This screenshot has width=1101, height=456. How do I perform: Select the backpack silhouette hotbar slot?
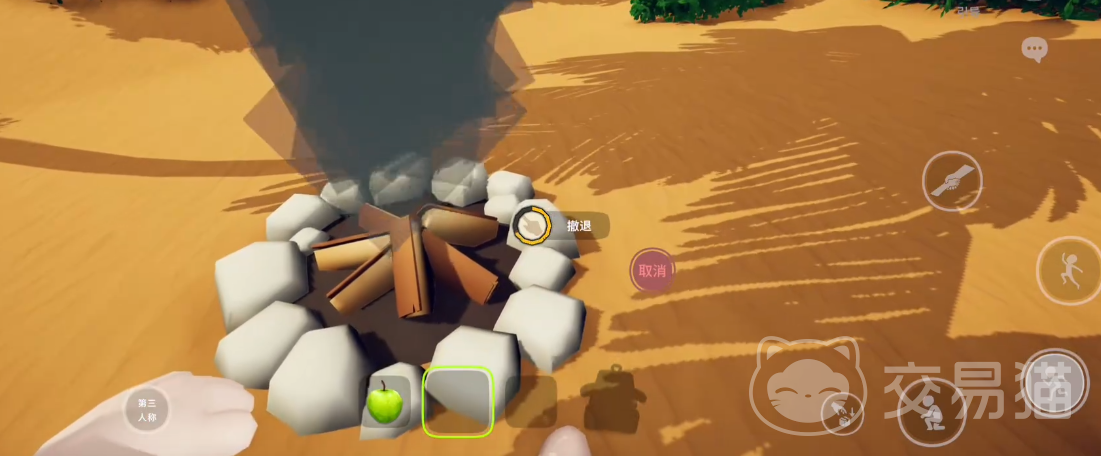click(x=614, y=400)
